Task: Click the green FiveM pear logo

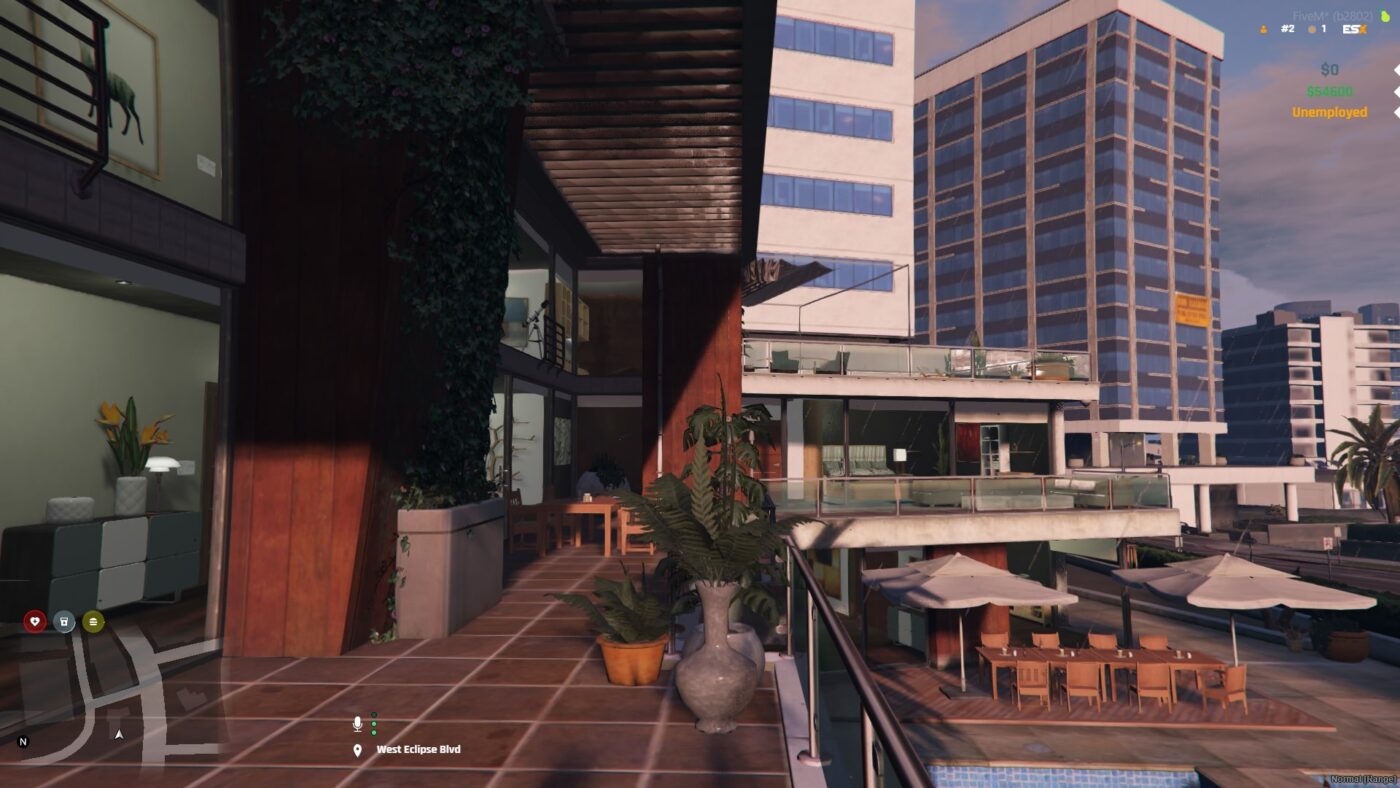Action: click(x=1386, y=15)
